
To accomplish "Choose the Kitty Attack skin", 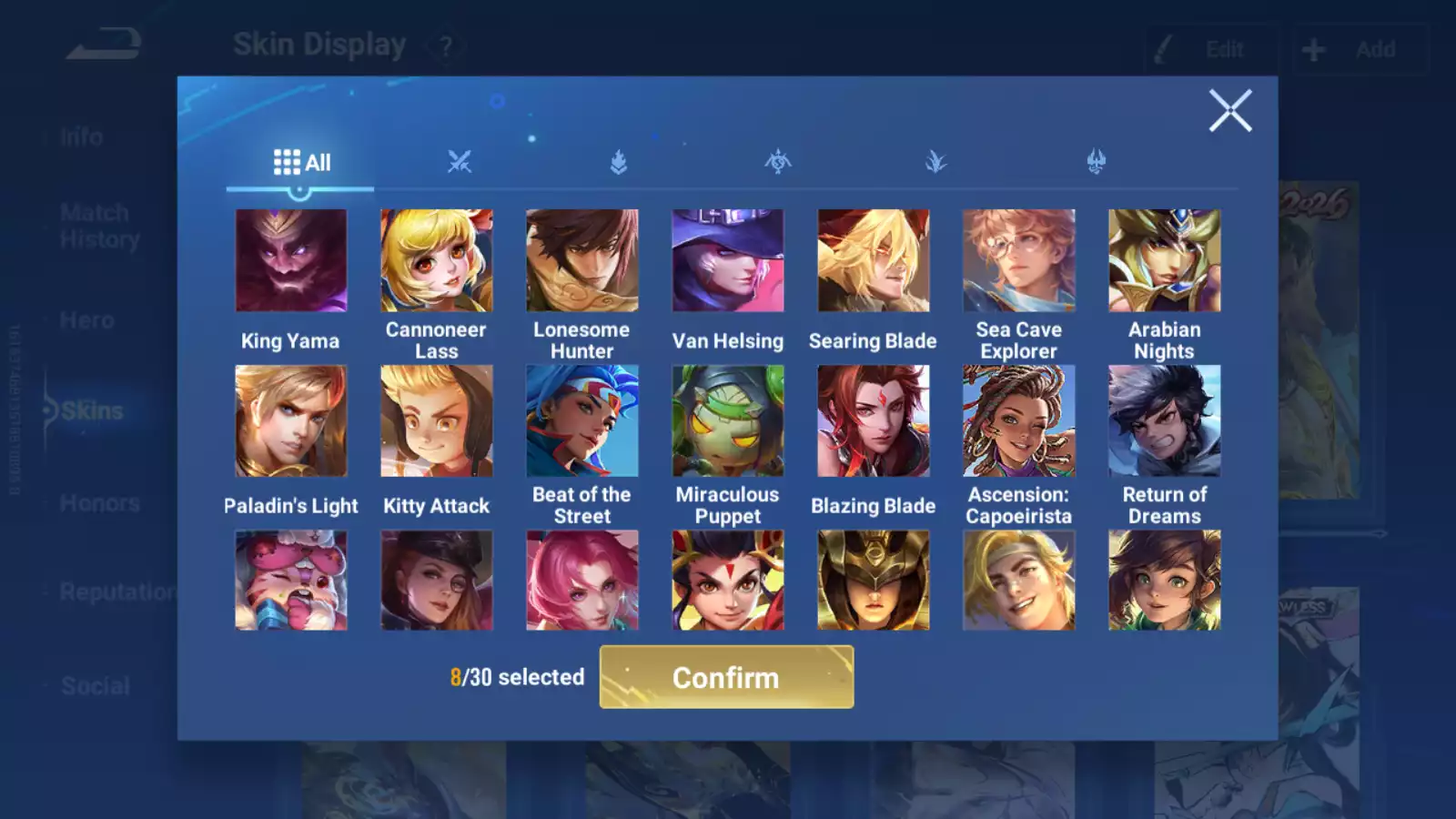I will [437, 421].
